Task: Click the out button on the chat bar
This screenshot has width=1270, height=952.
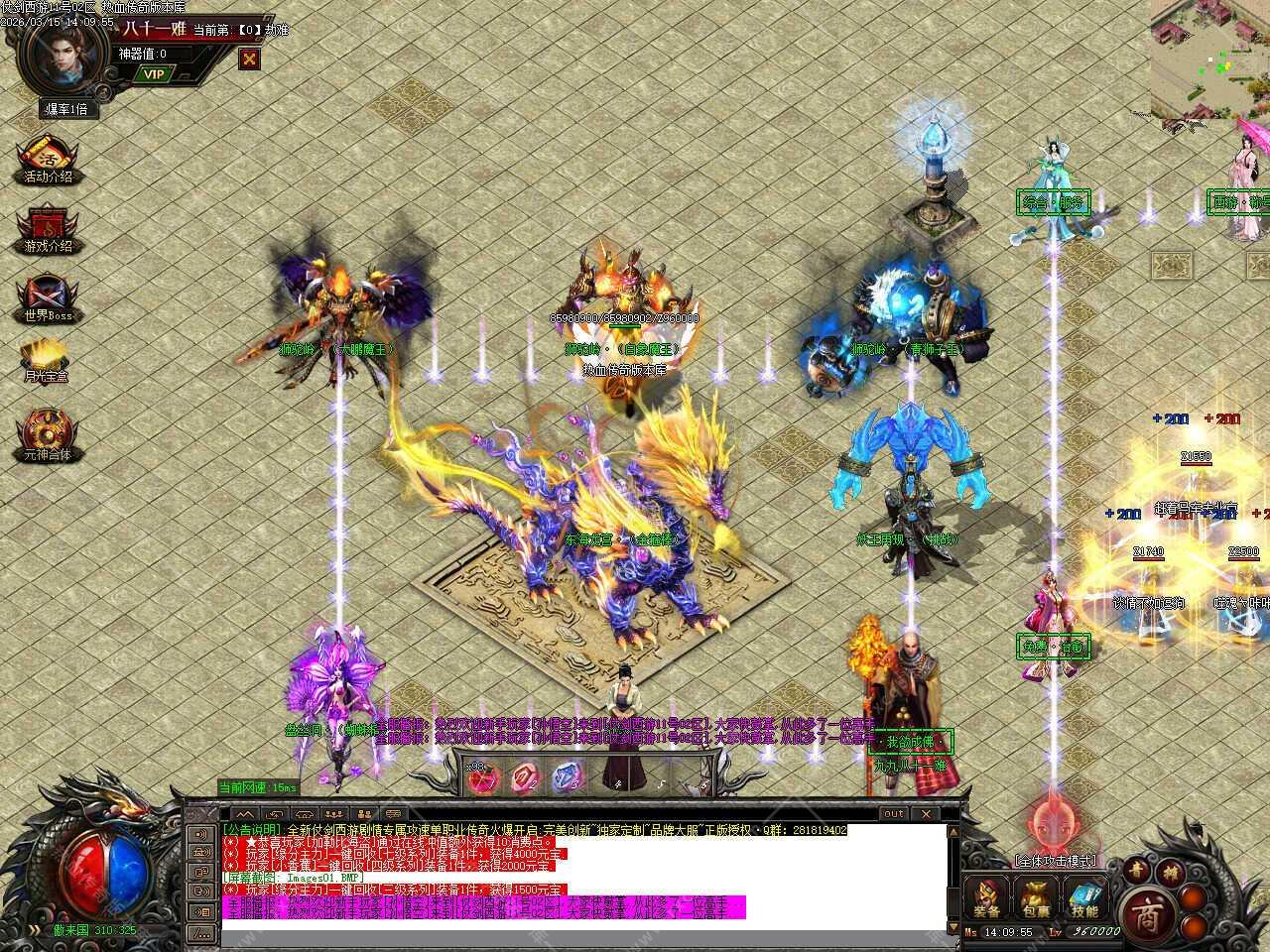Action: (x=894, y=814)
